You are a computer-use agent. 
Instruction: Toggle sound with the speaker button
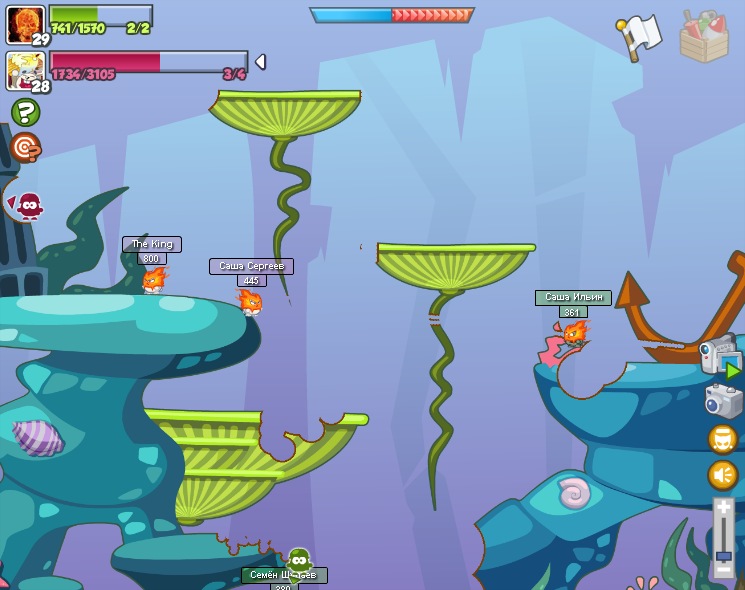(x=722, y=475)
